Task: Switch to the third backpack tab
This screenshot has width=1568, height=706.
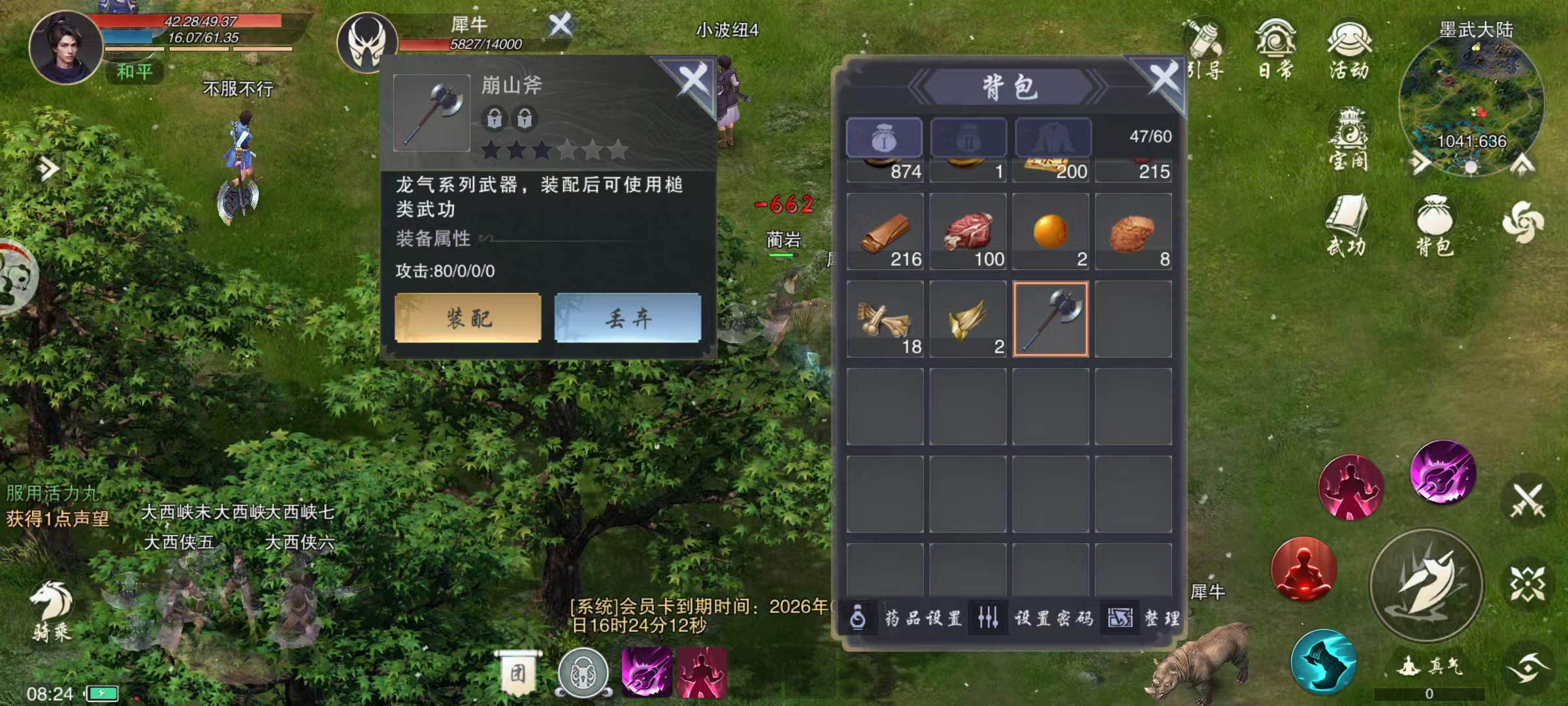Action: coord(1052,137)
